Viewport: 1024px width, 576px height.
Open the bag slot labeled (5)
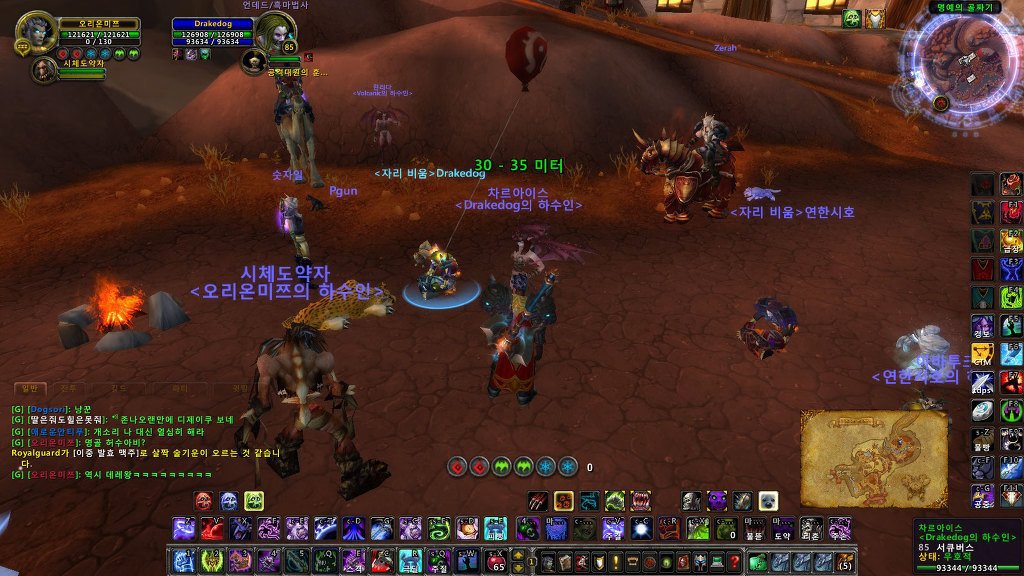coord(845,560)
